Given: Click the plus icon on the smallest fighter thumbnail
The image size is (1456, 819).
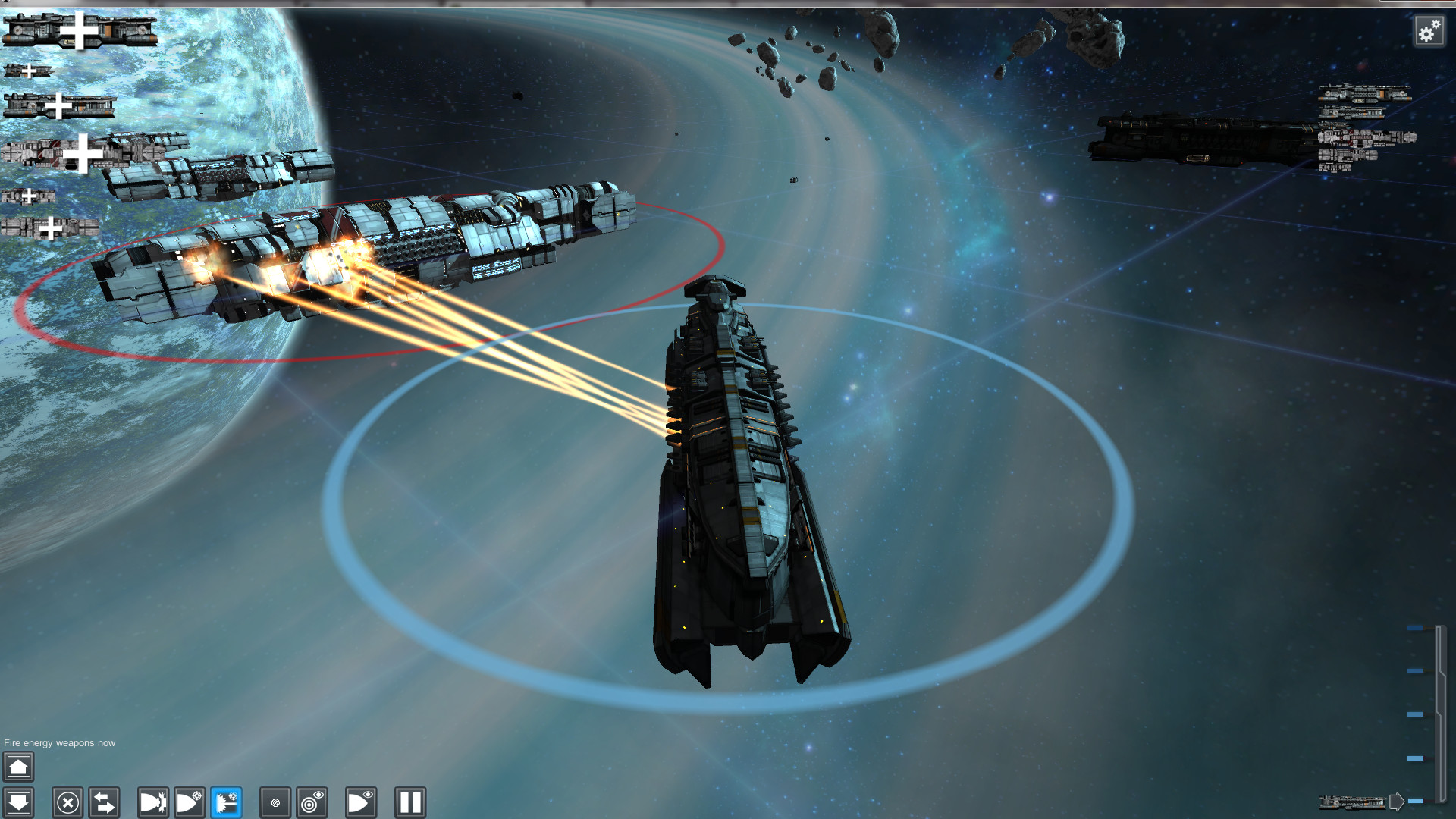Looking at the screenshot, I should click(x=28, y=70).
